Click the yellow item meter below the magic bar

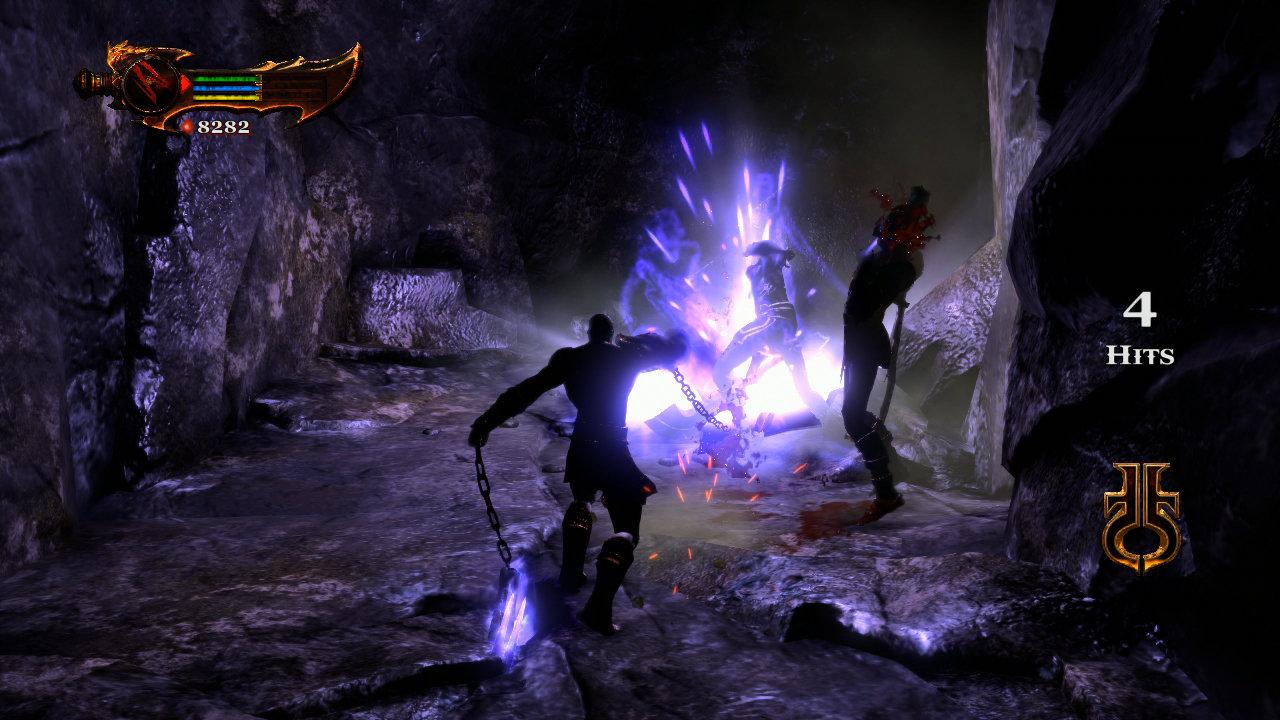pyautogui.click(x=227, y=97)
